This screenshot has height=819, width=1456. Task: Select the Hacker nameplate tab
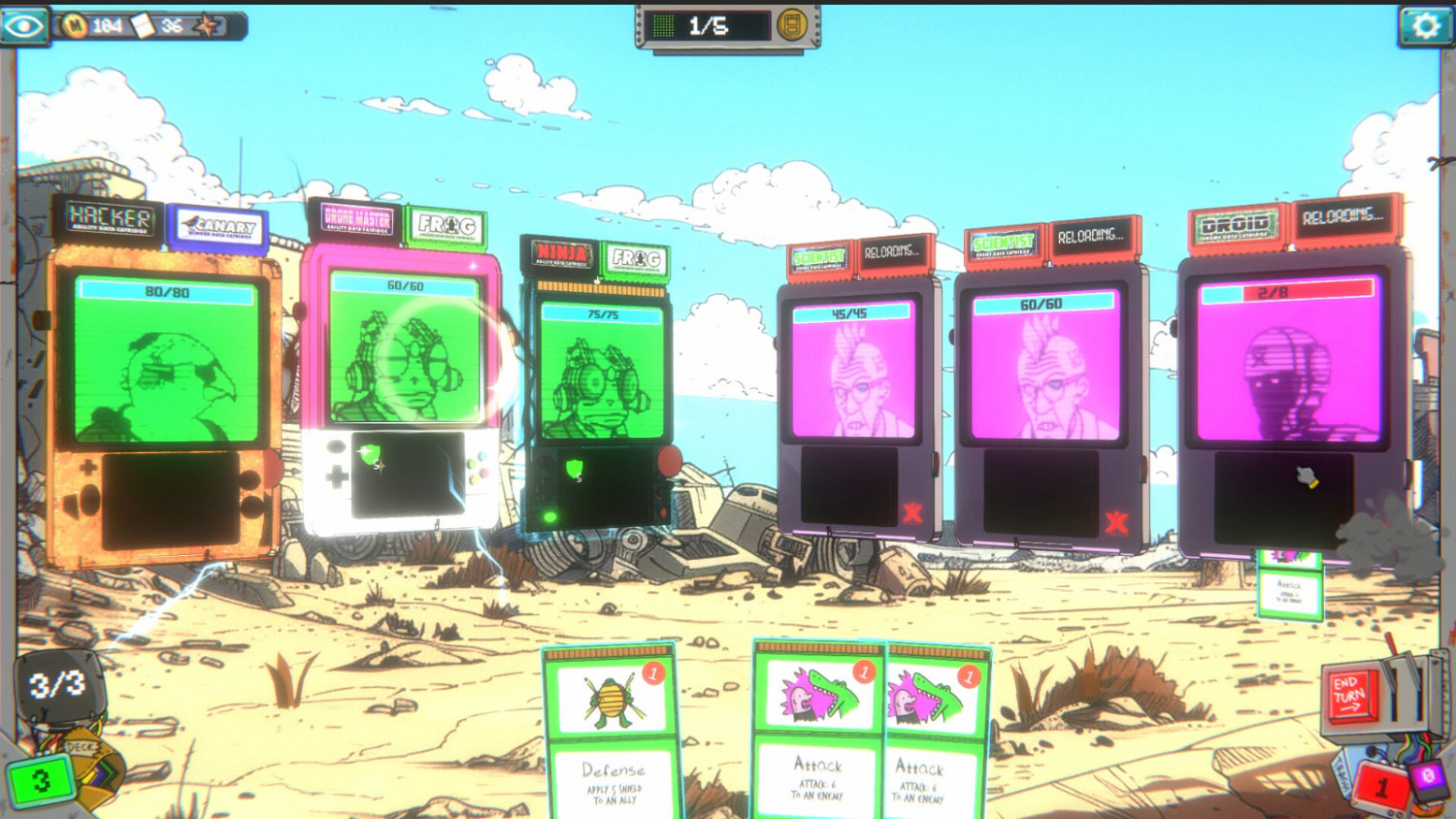click(110, 218)
